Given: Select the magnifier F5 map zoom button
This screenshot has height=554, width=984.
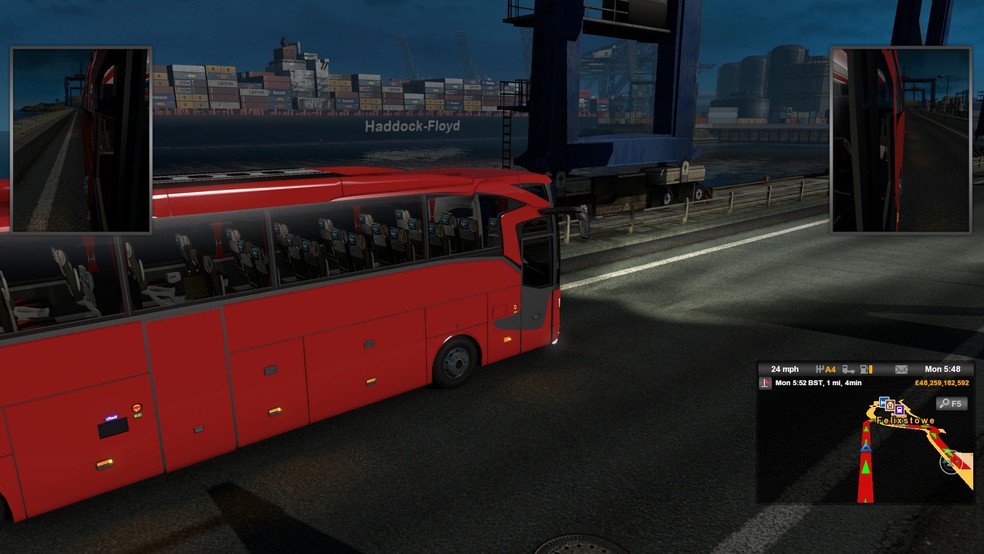Looking at the screenshot, I should (x=950, y=404).
